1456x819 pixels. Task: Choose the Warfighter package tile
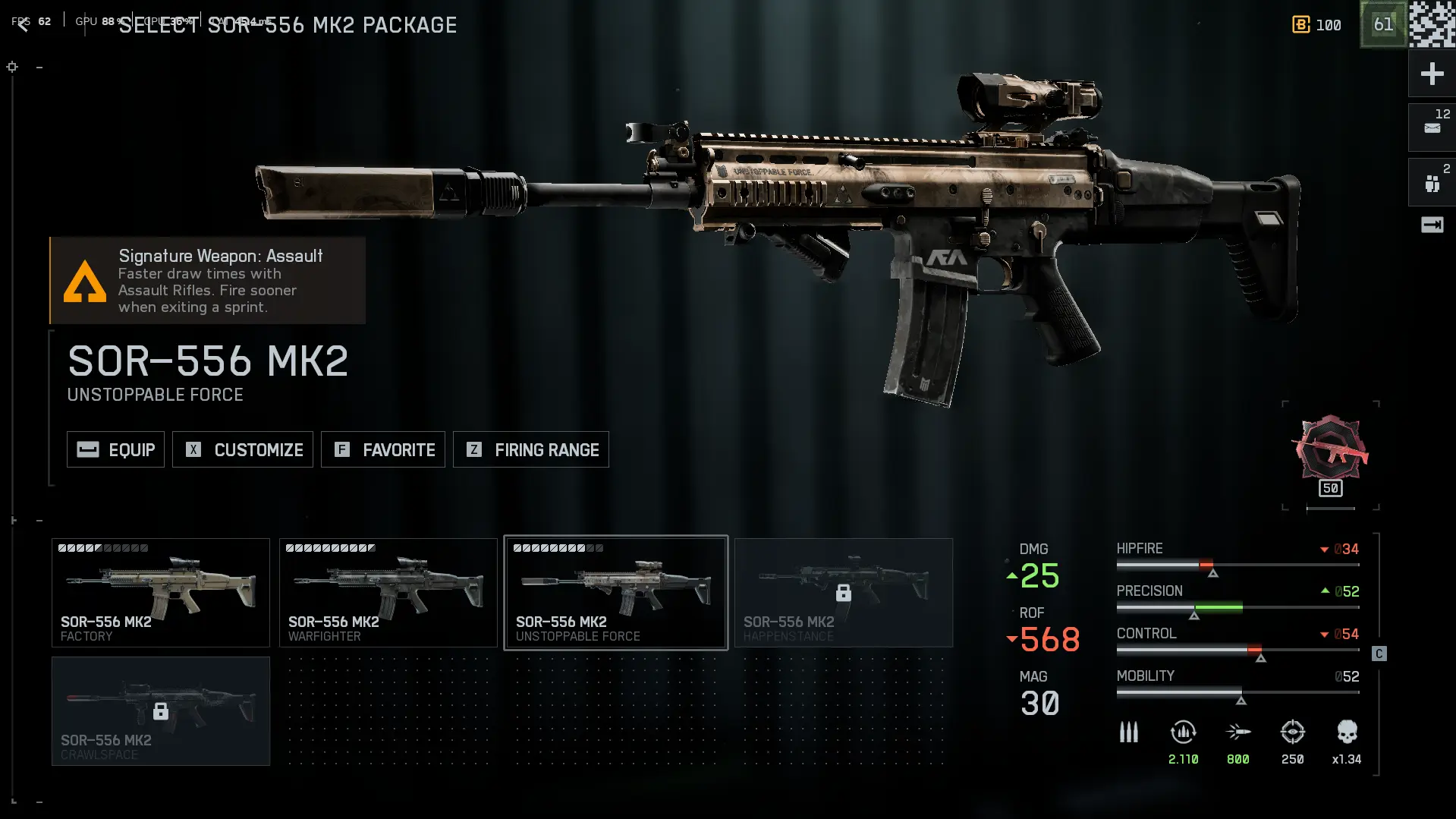(388, 593)
